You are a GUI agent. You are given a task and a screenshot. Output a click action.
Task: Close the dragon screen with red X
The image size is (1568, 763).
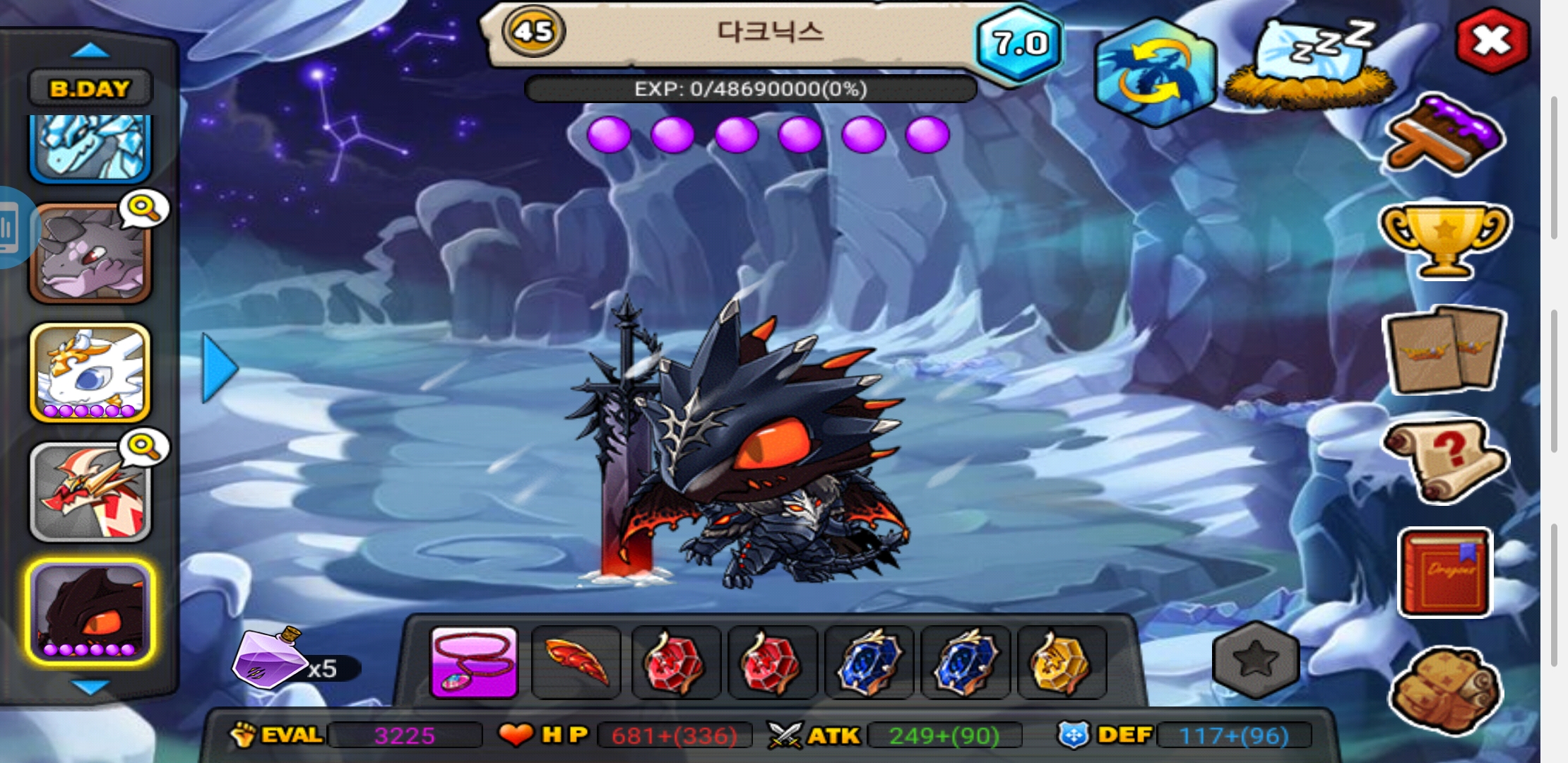(x=1492, y=41)
